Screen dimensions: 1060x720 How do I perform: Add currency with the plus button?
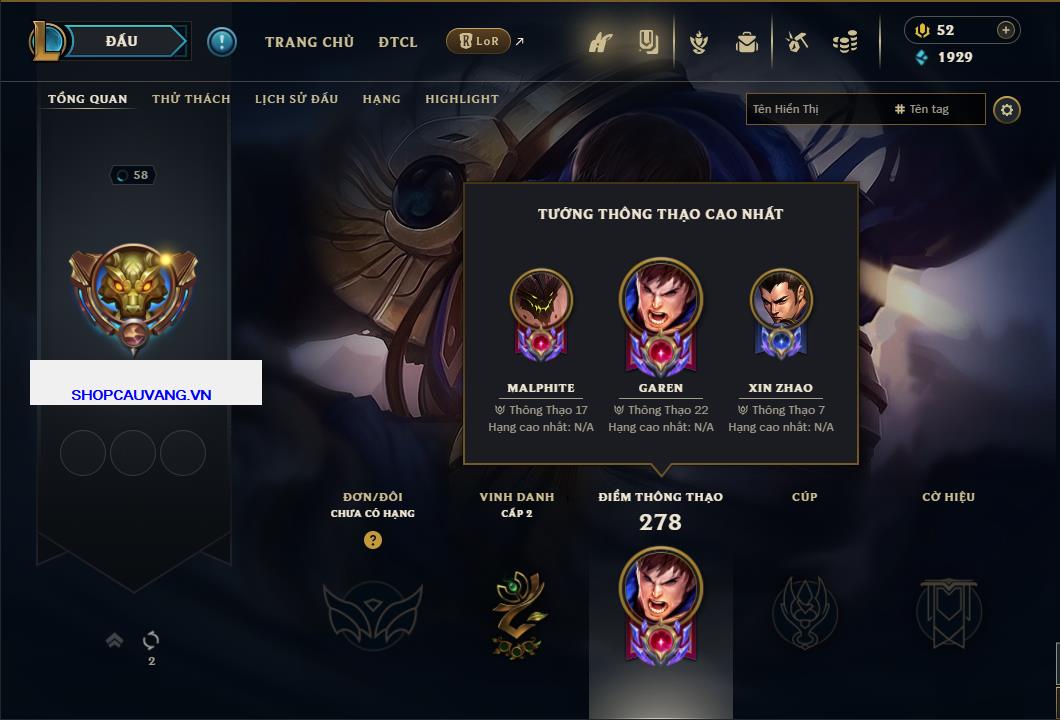(1006, 30)
